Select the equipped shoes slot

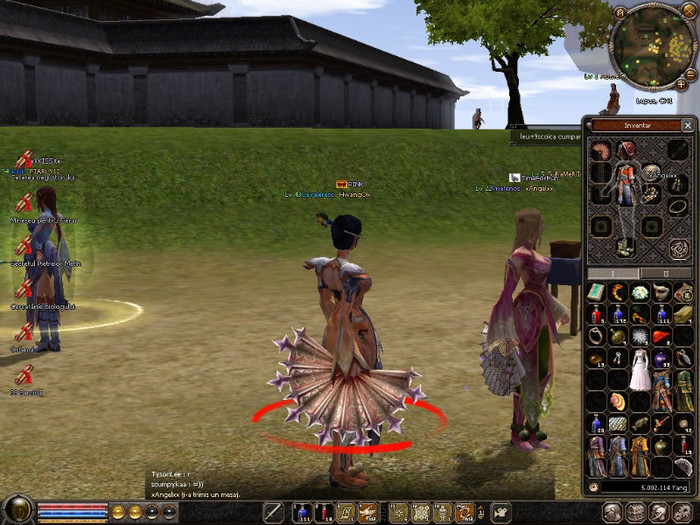(x=626, y=247)
